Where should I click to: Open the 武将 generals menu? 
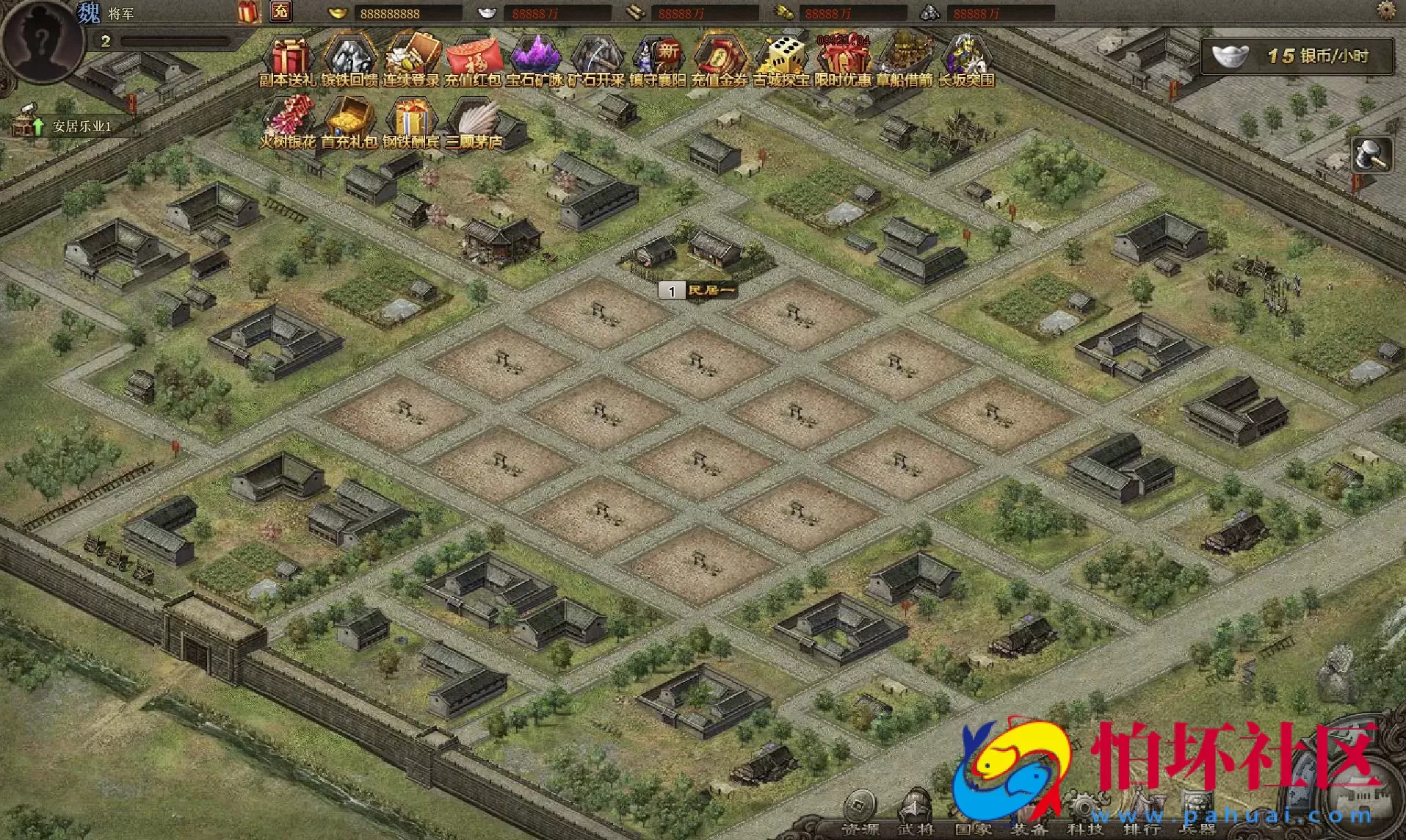pos(916,814)
